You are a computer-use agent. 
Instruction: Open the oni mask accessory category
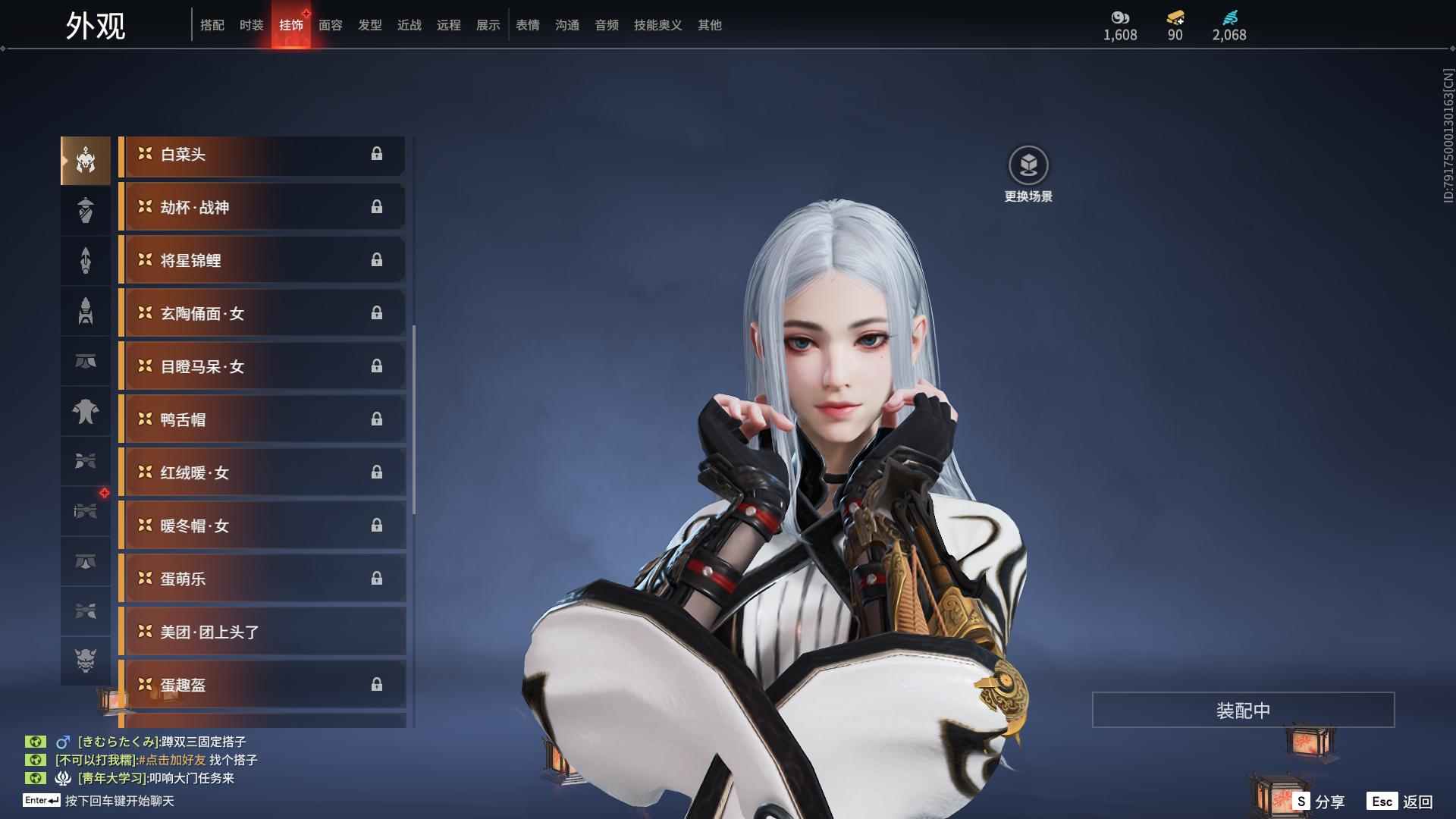pos(86,661)
